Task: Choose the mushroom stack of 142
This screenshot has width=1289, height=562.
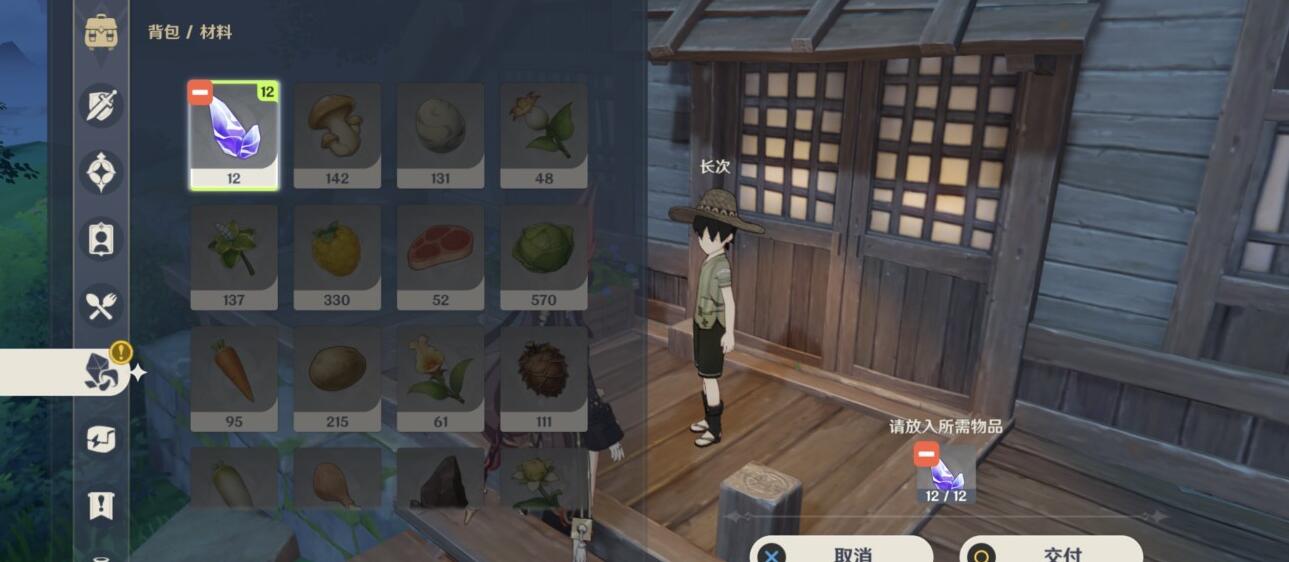Action: 337,135
